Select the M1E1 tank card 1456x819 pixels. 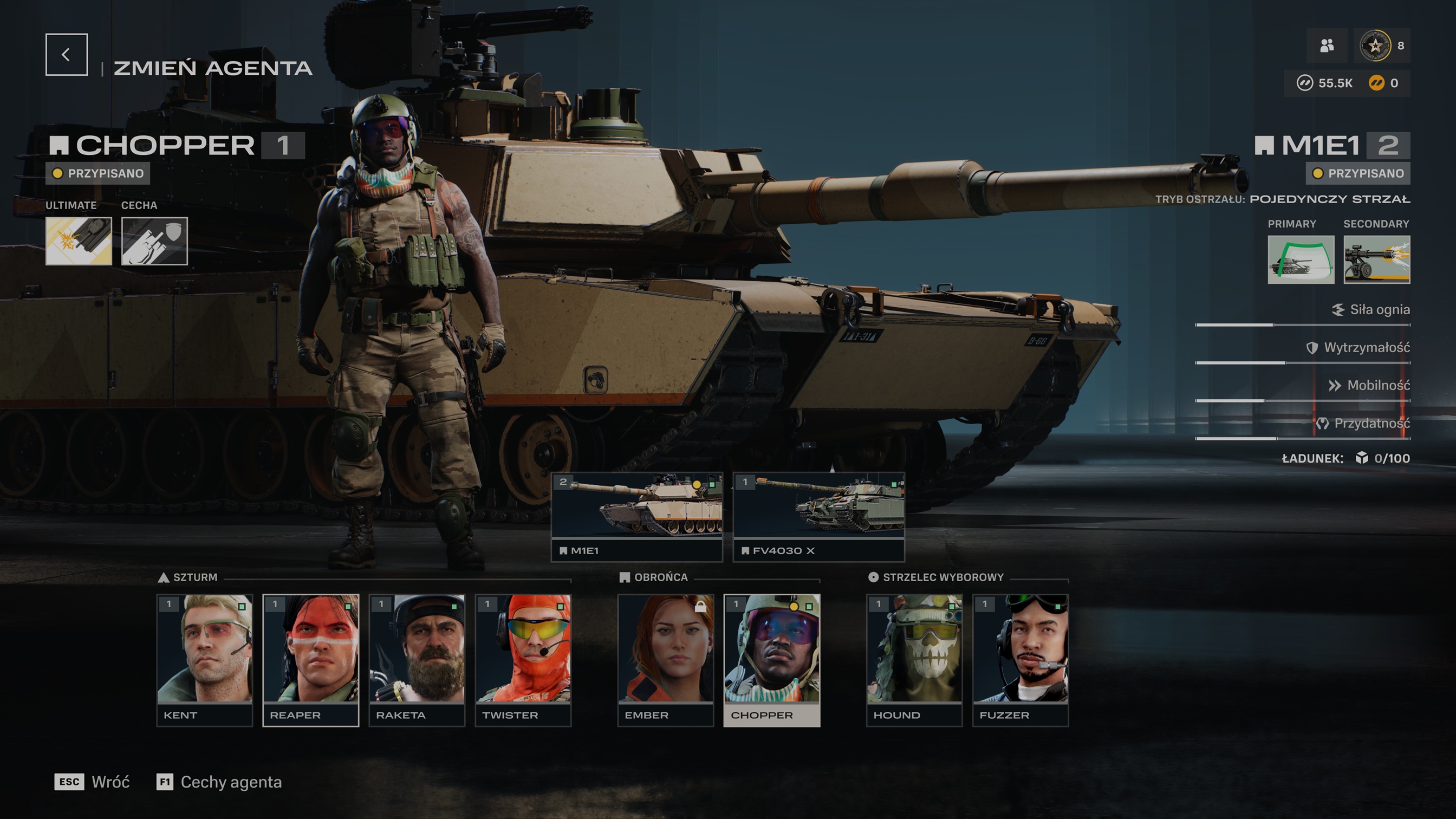coord(637,516)
